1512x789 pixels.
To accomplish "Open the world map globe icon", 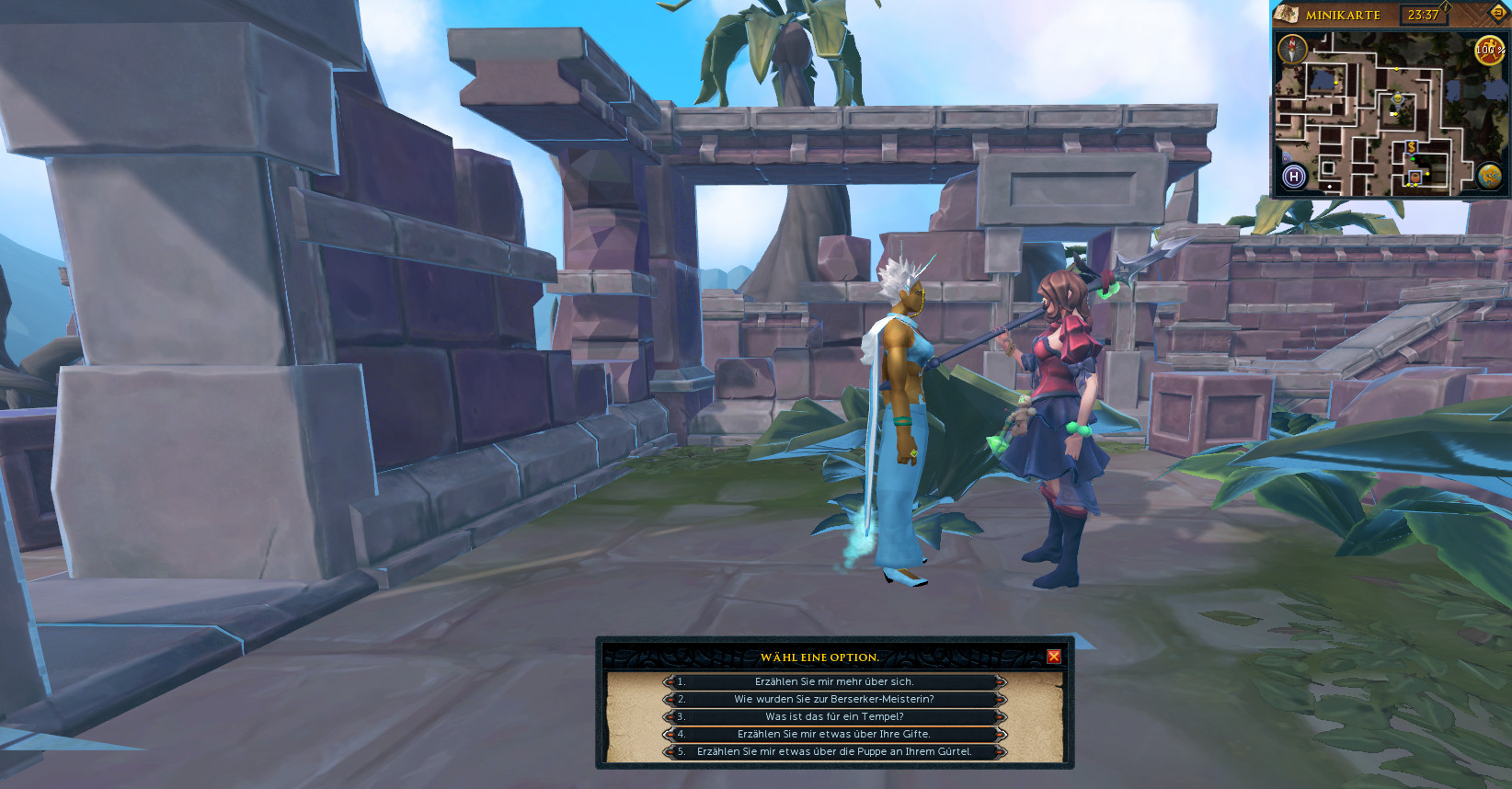I will click(x=1489, y=176).
